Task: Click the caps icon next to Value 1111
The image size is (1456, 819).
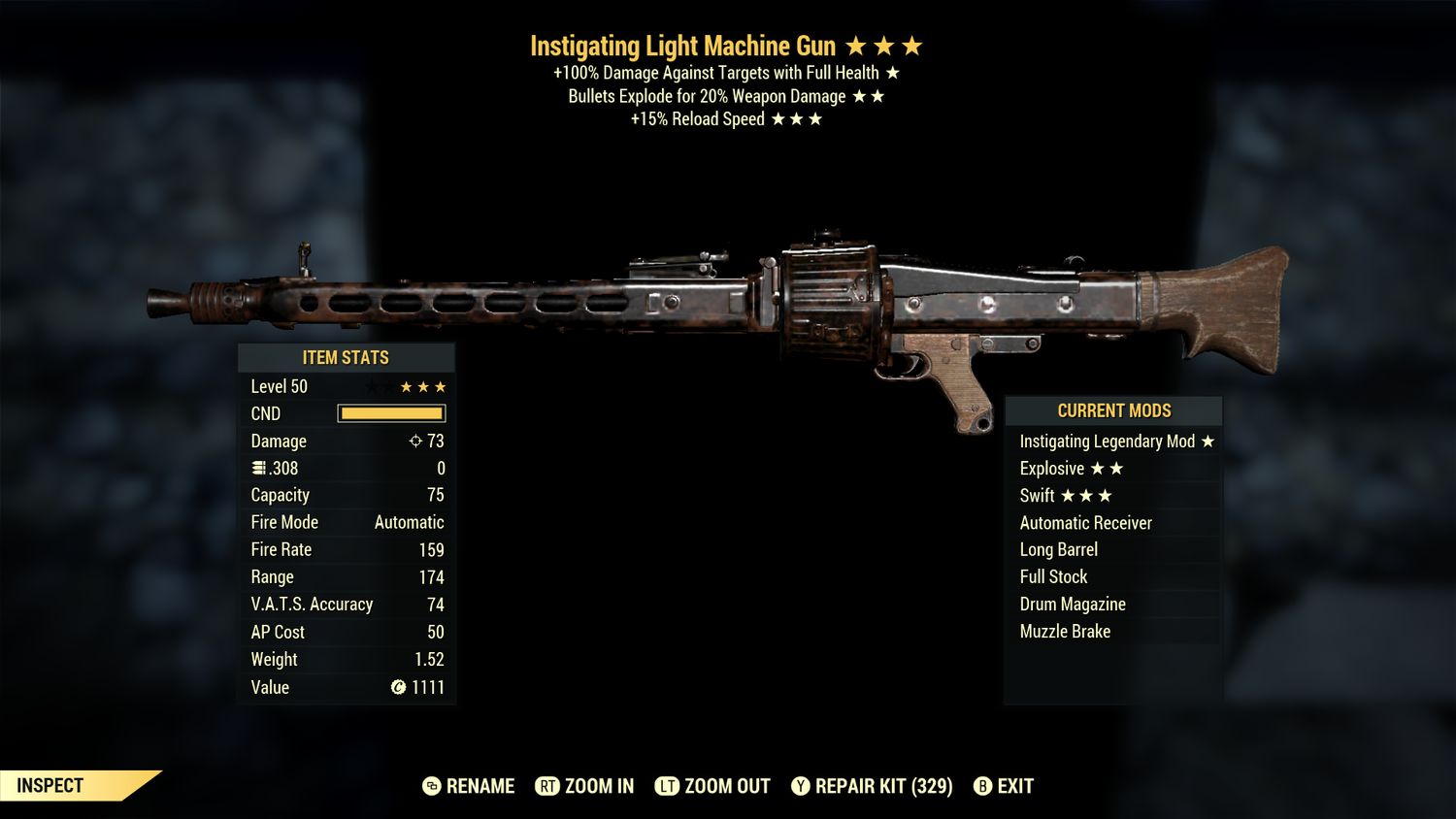Action: [x=398, y=687]
